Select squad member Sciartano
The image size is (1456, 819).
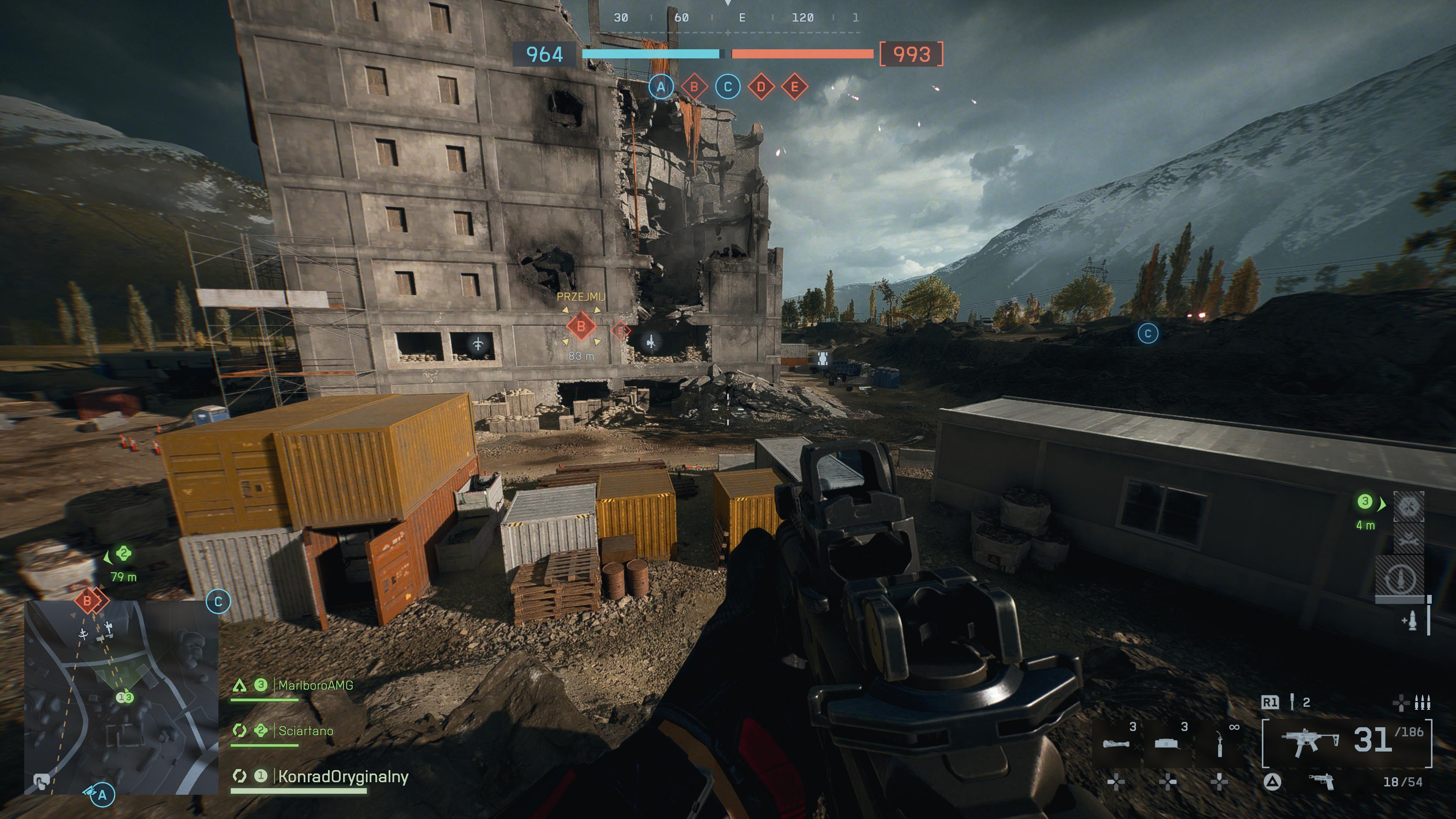pos(305,731)
